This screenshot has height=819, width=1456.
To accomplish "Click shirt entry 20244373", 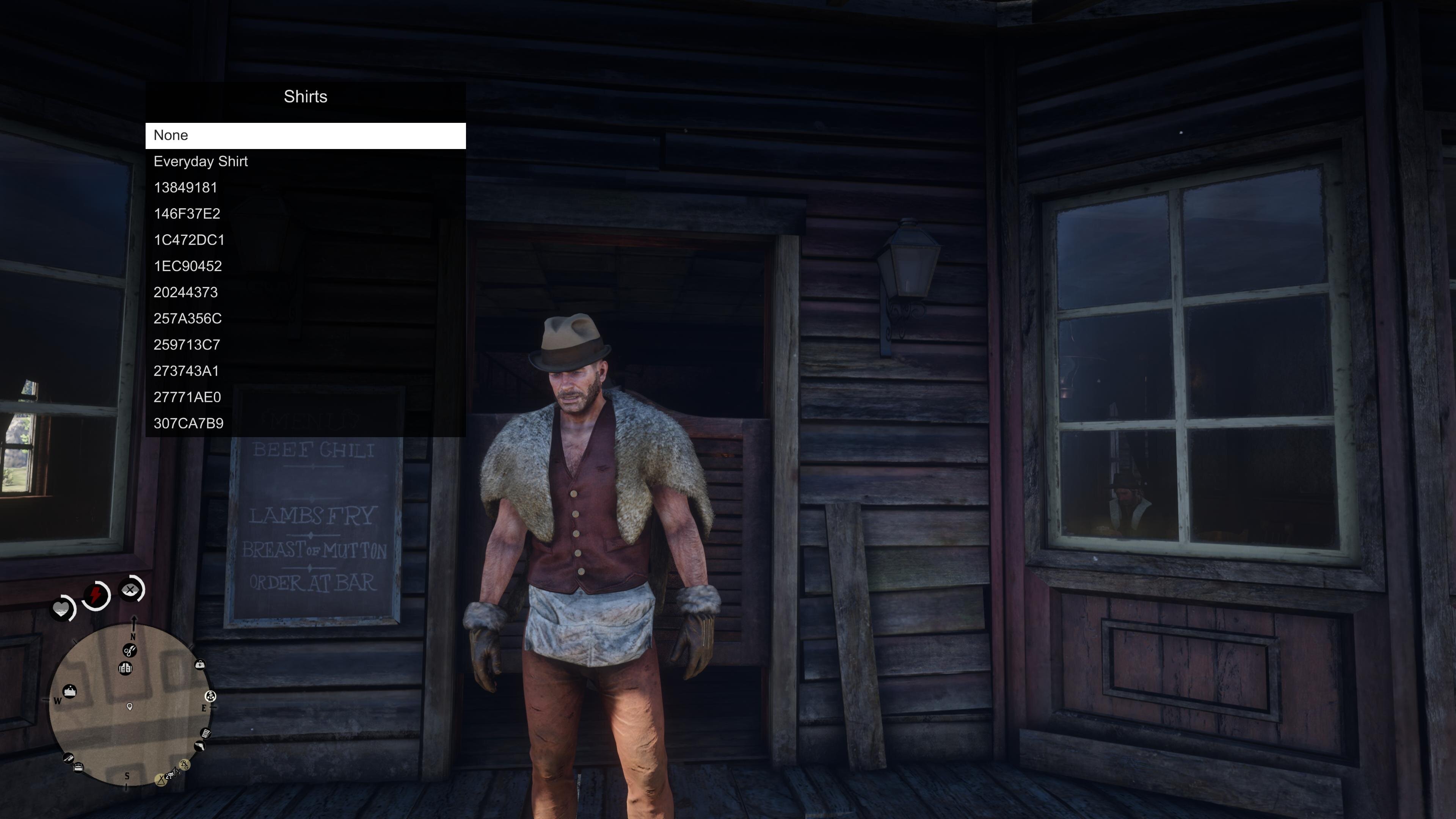I will [305, 293].
